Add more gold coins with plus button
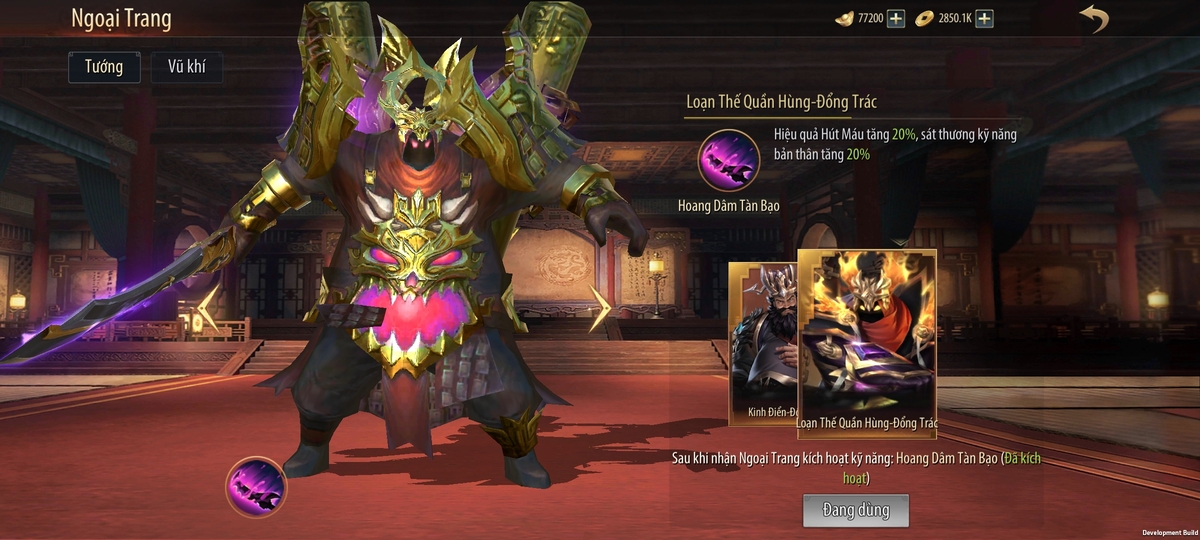The width and height of the screenshot is (1200, 540). click(x=984, y=19)
